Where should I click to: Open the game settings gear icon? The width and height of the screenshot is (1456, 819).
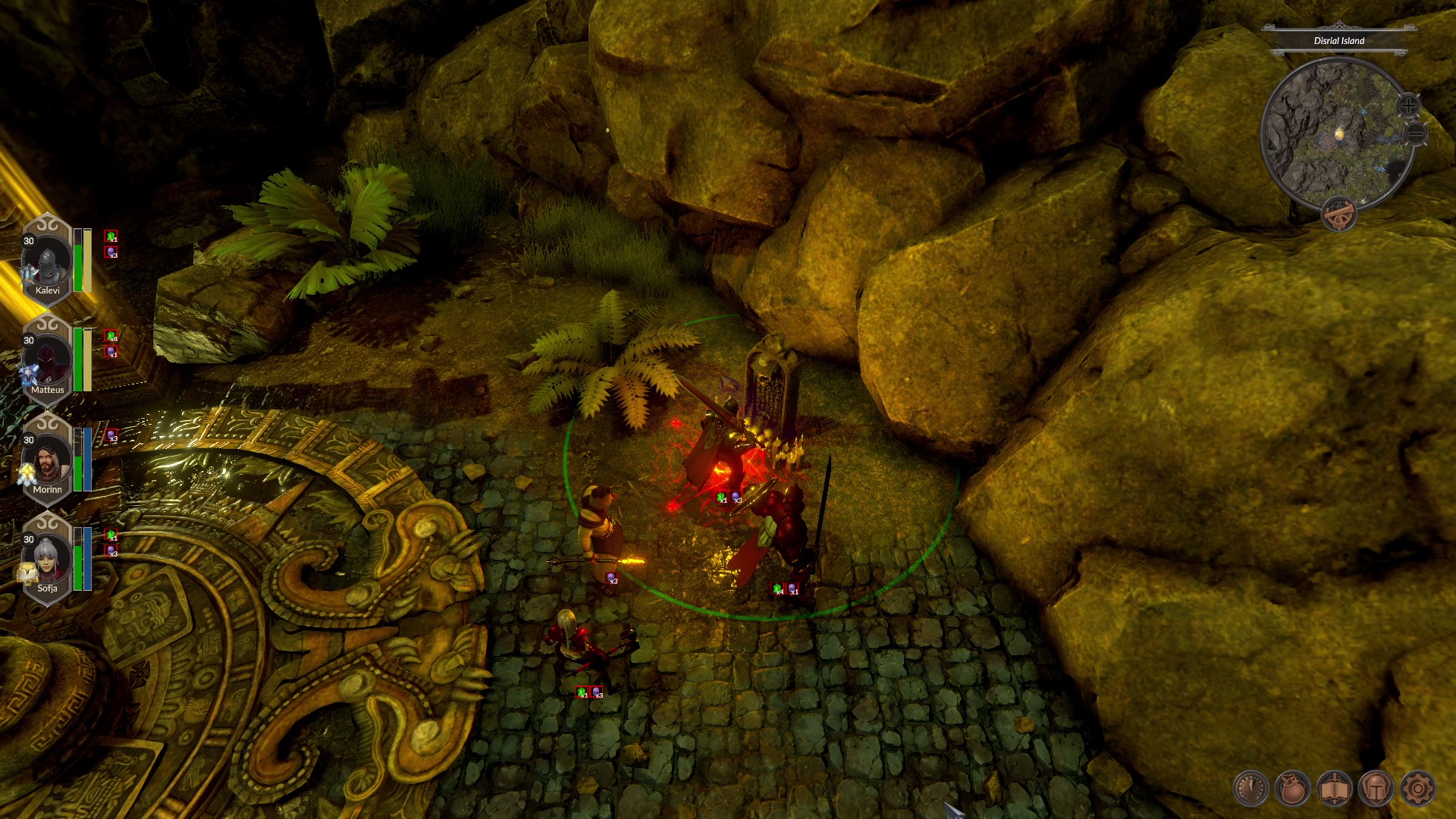click(x=1418, y=789)
